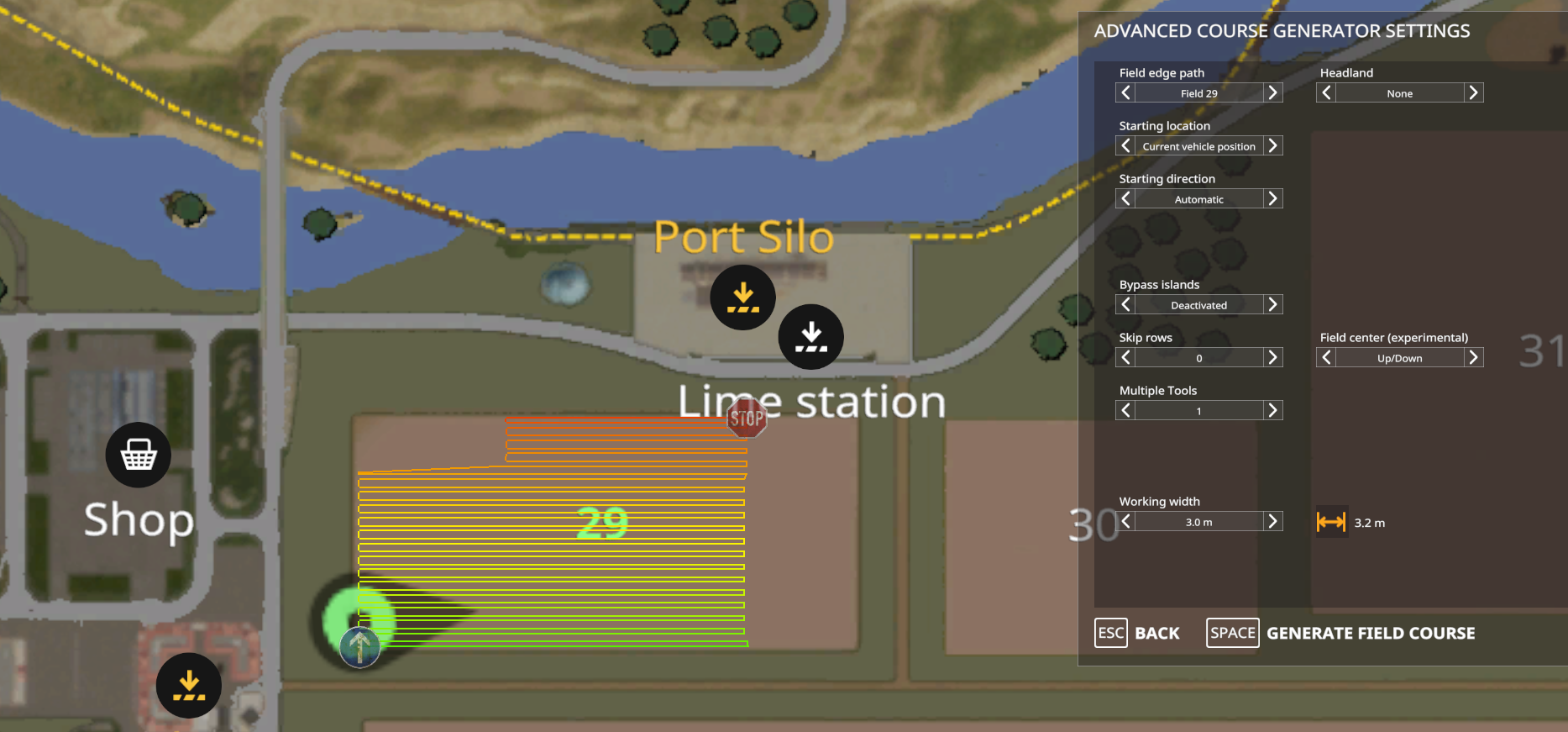Click the field number 29 label
The width and height of the screenshot is (1568, 732).
(601, 521)
